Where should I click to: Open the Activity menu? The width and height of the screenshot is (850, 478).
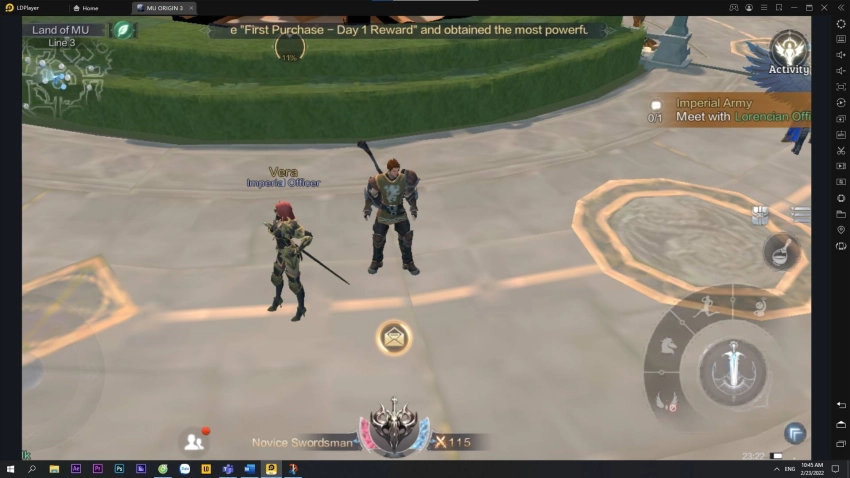788,52
